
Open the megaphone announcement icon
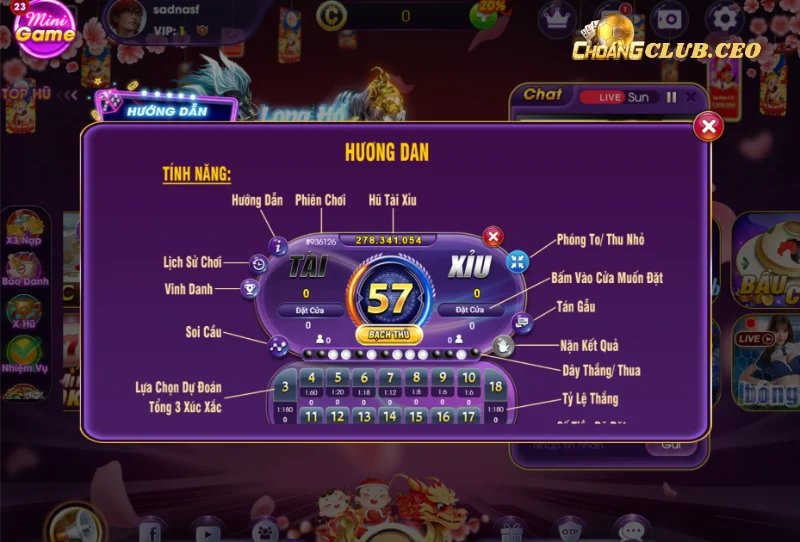[76, 524]
